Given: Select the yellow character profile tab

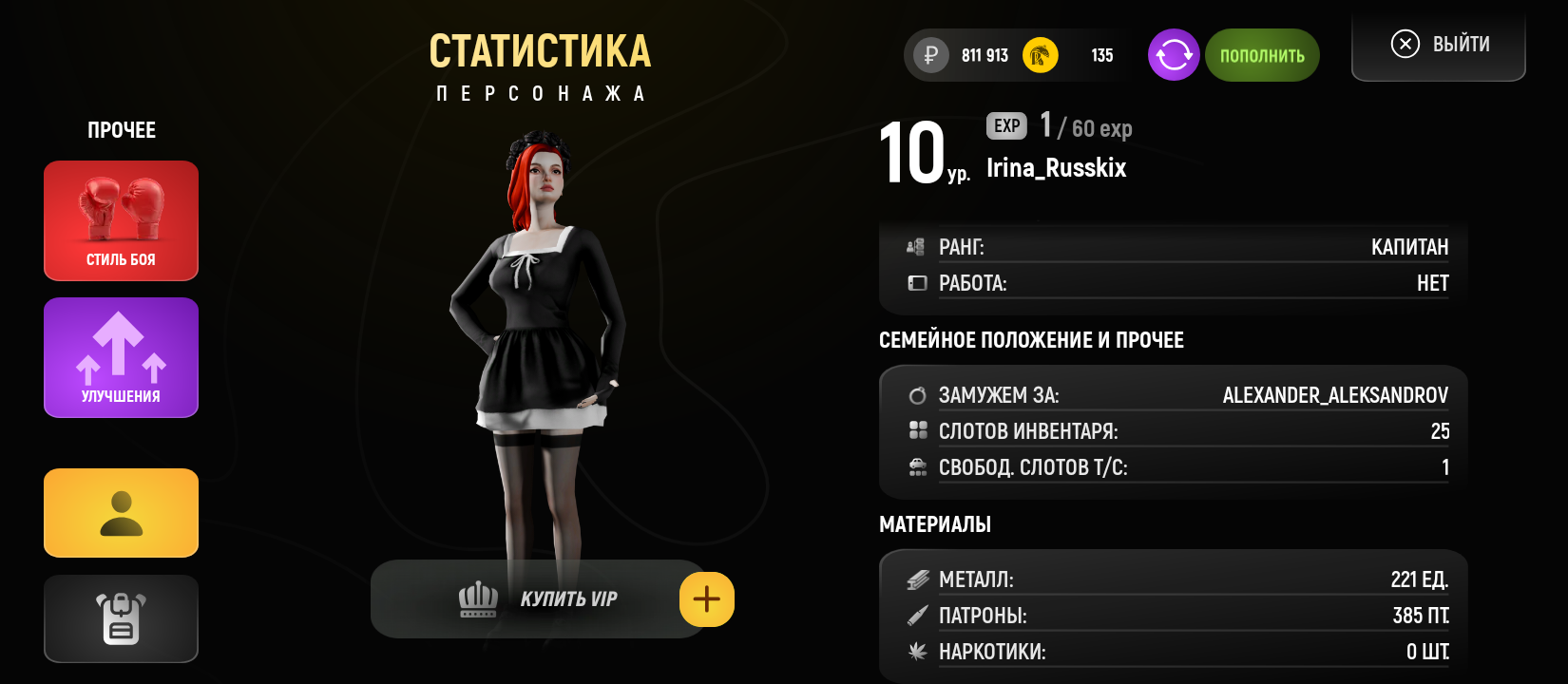Looking at the screenshot, I should pyautogui.click(x=121, y=513).
